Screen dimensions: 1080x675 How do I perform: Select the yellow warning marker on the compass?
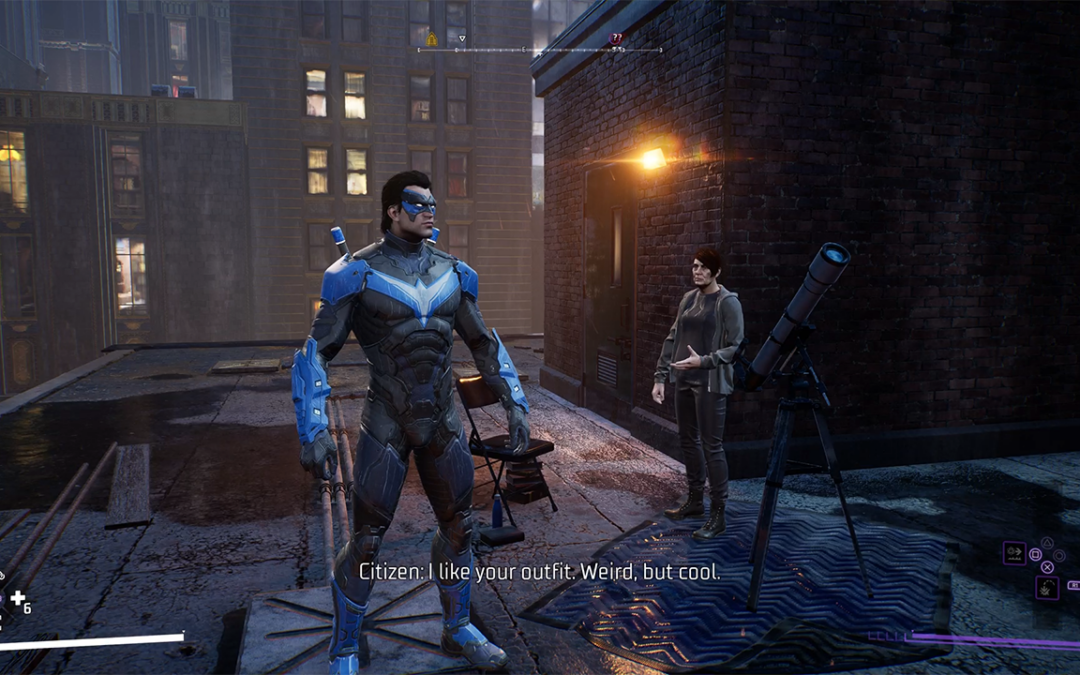(432, 39)
